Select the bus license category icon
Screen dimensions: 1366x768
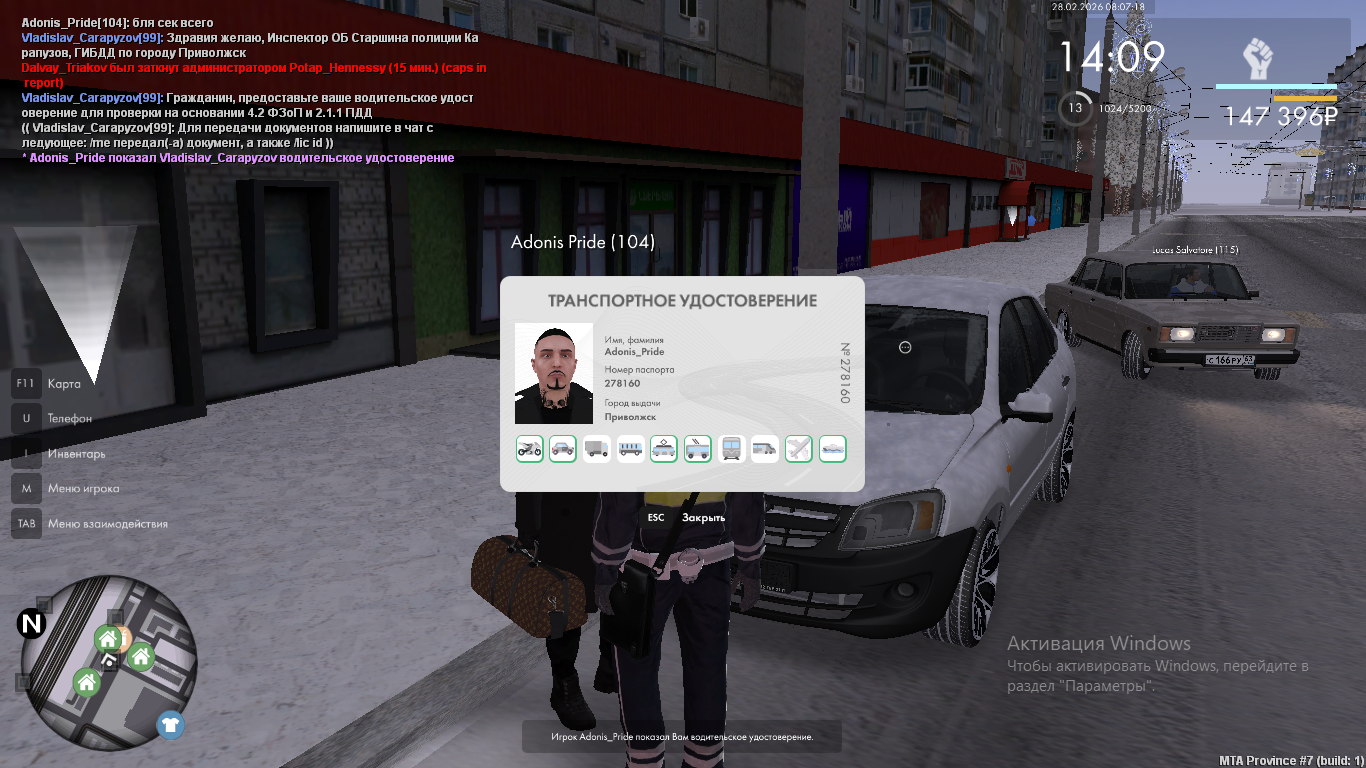631,449
